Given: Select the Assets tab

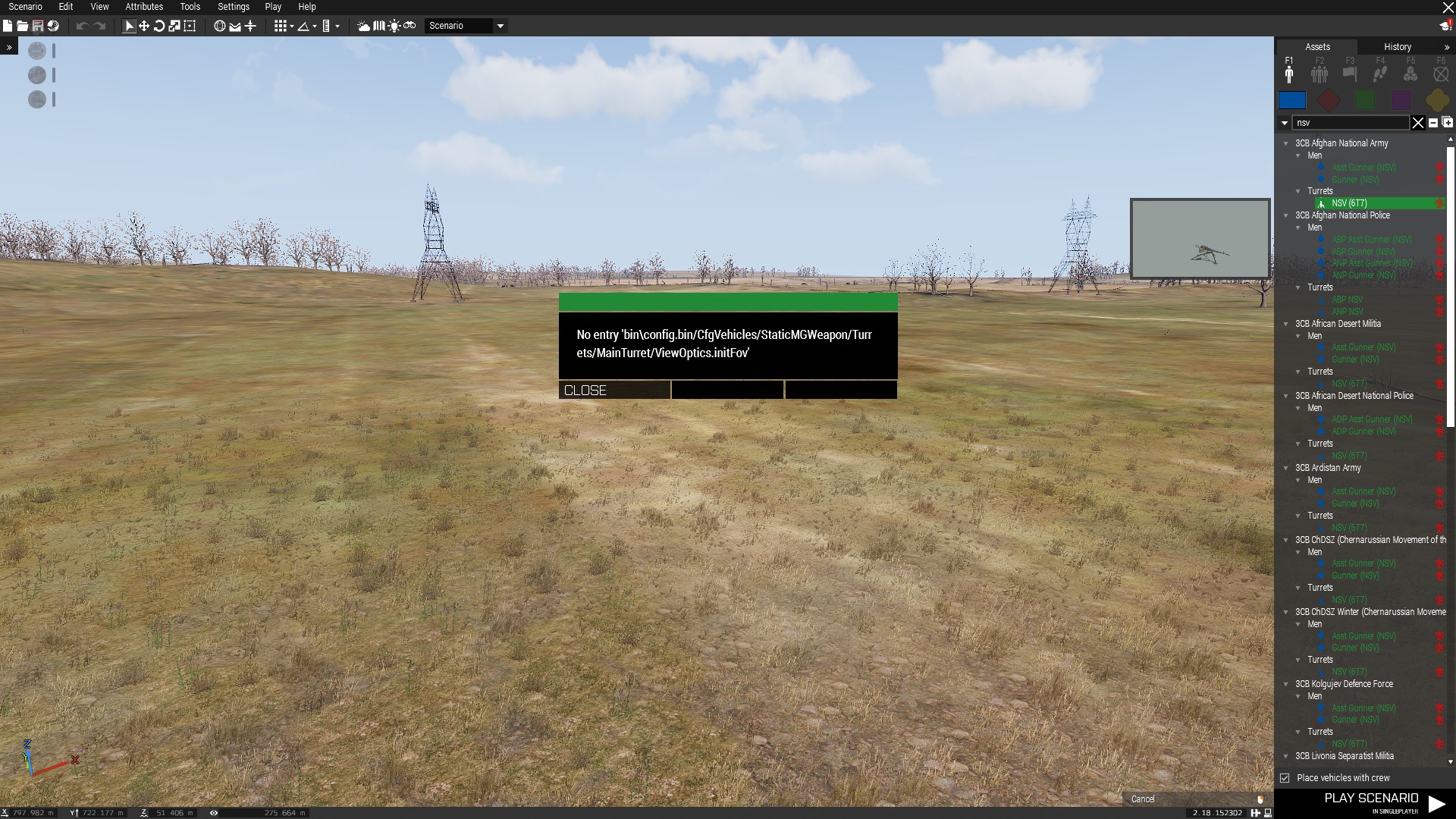Looking at the screenshot, I should [x=1317, y=47].
